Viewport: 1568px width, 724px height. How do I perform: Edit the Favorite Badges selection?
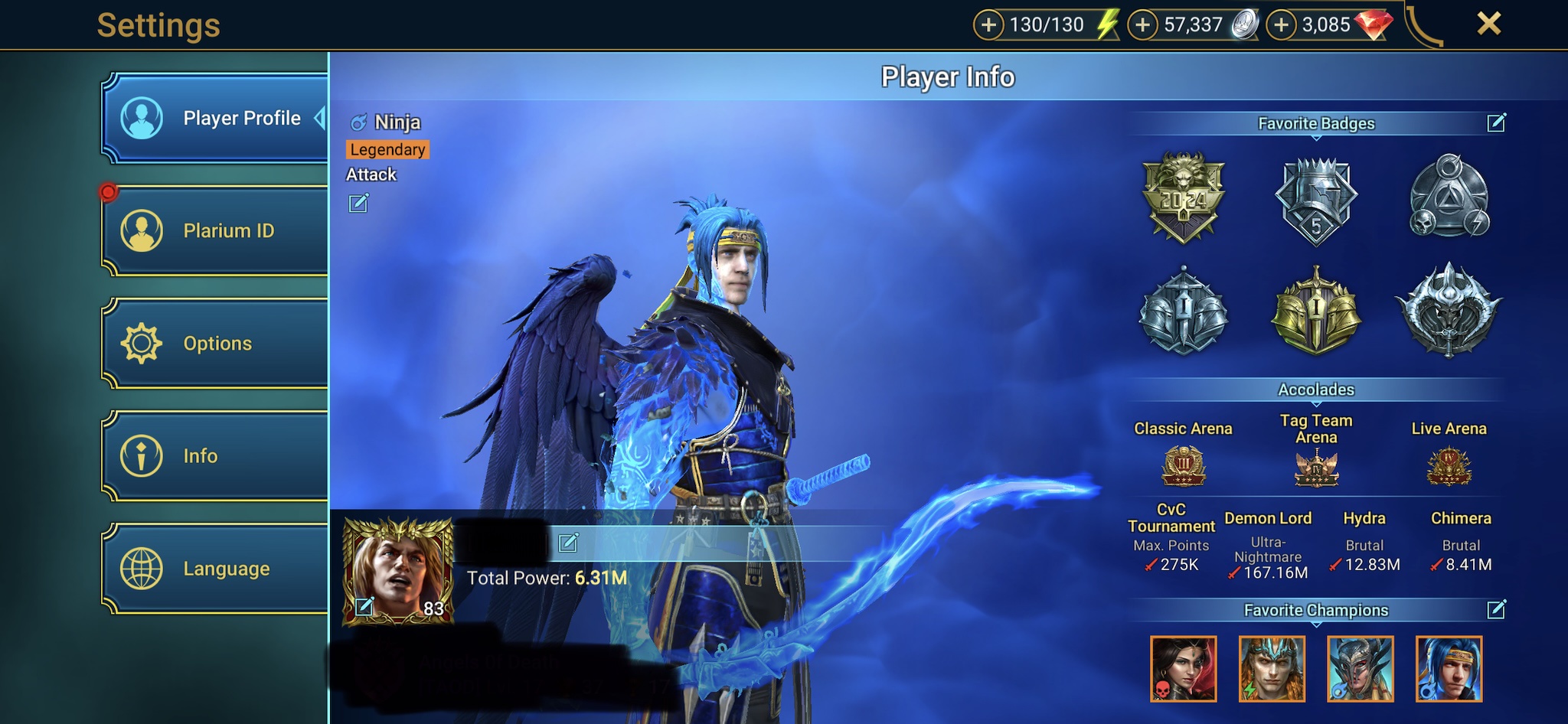click(1496, 123)
